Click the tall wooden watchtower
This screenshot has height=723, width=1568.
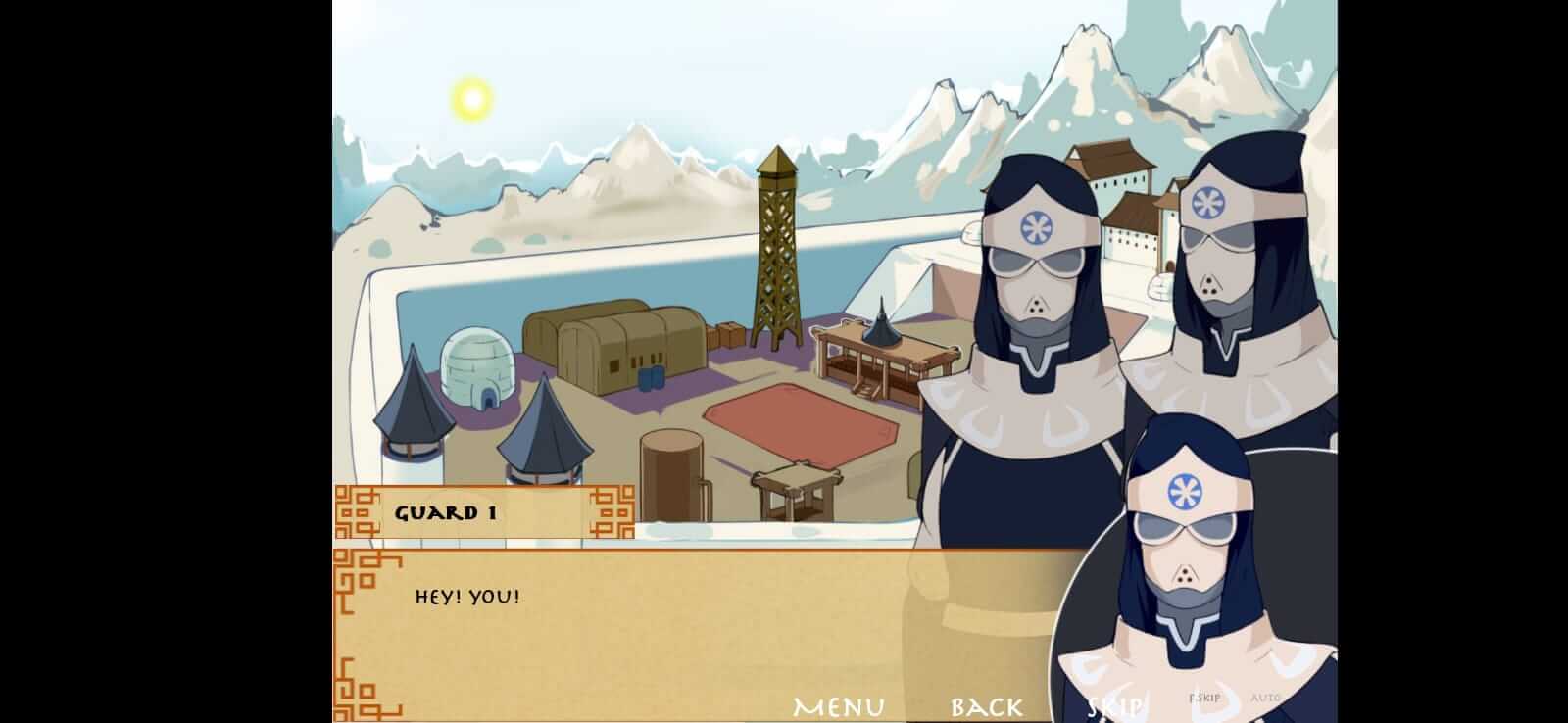(776, 245)
